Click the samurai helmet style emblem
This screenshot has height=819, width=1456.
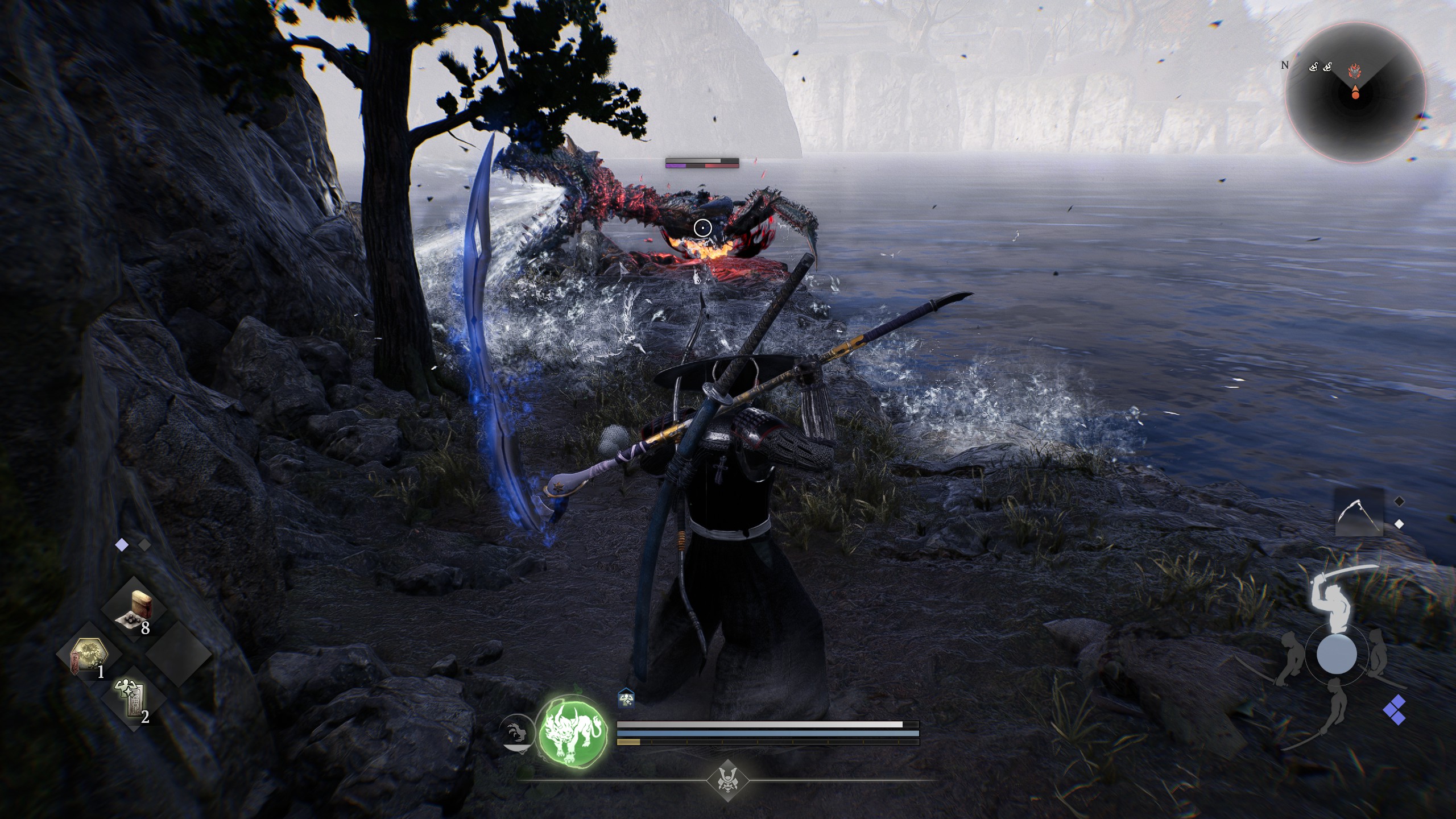(727, 779)
